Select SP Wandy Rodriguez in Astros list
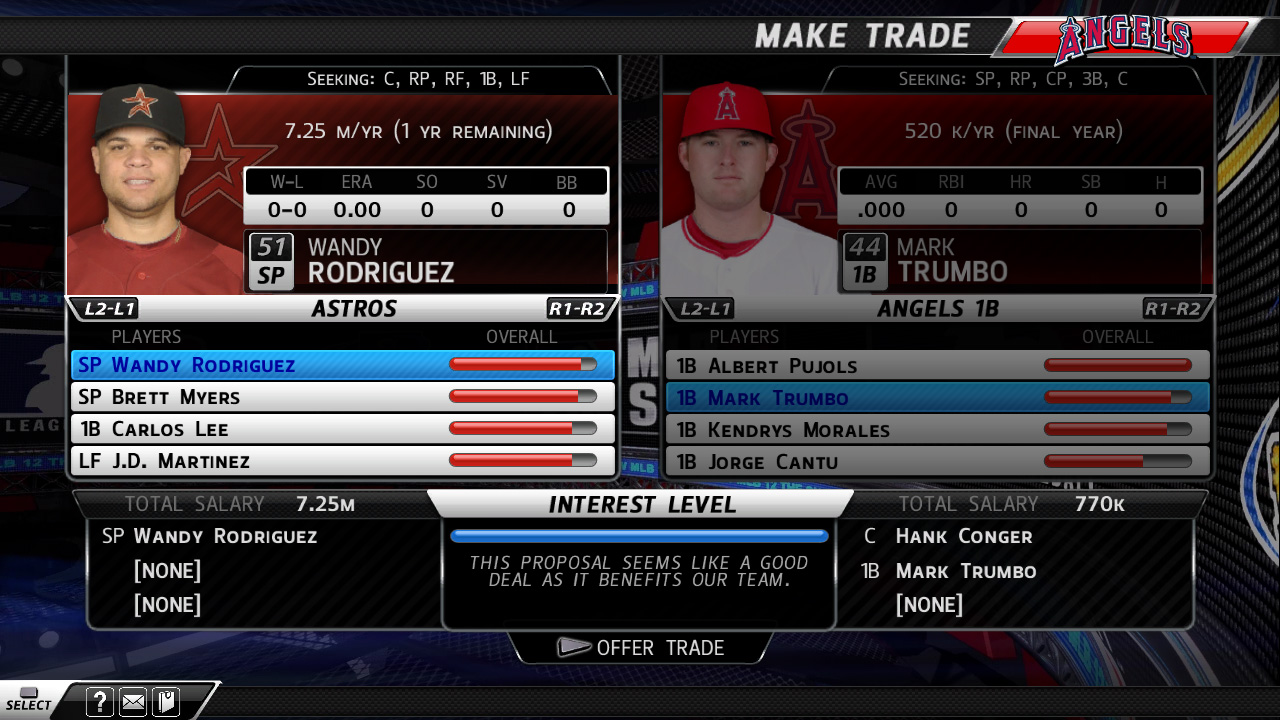 point(342,365)
